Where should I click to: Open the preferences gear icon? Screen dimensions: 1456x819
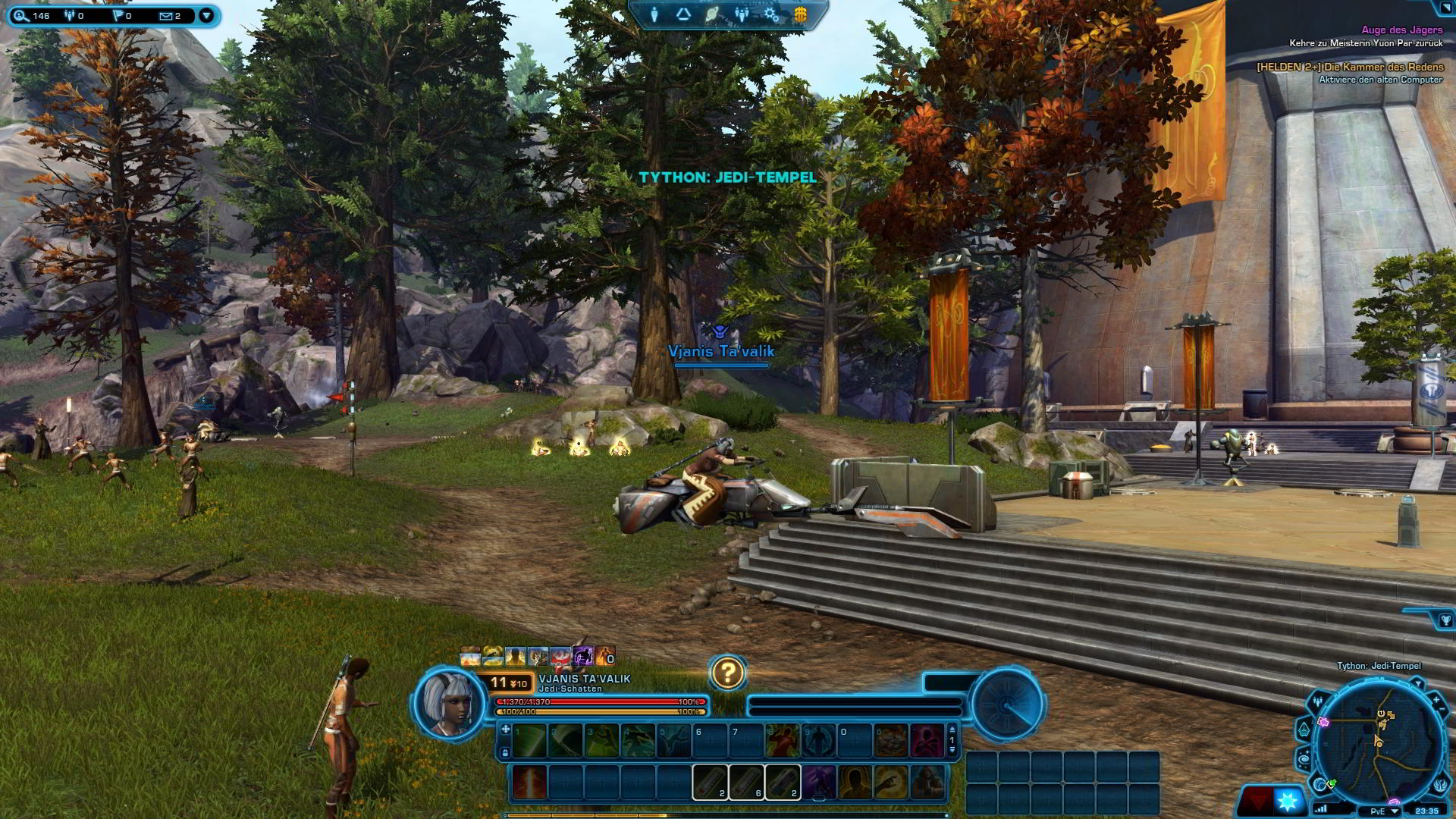(772, 13)
